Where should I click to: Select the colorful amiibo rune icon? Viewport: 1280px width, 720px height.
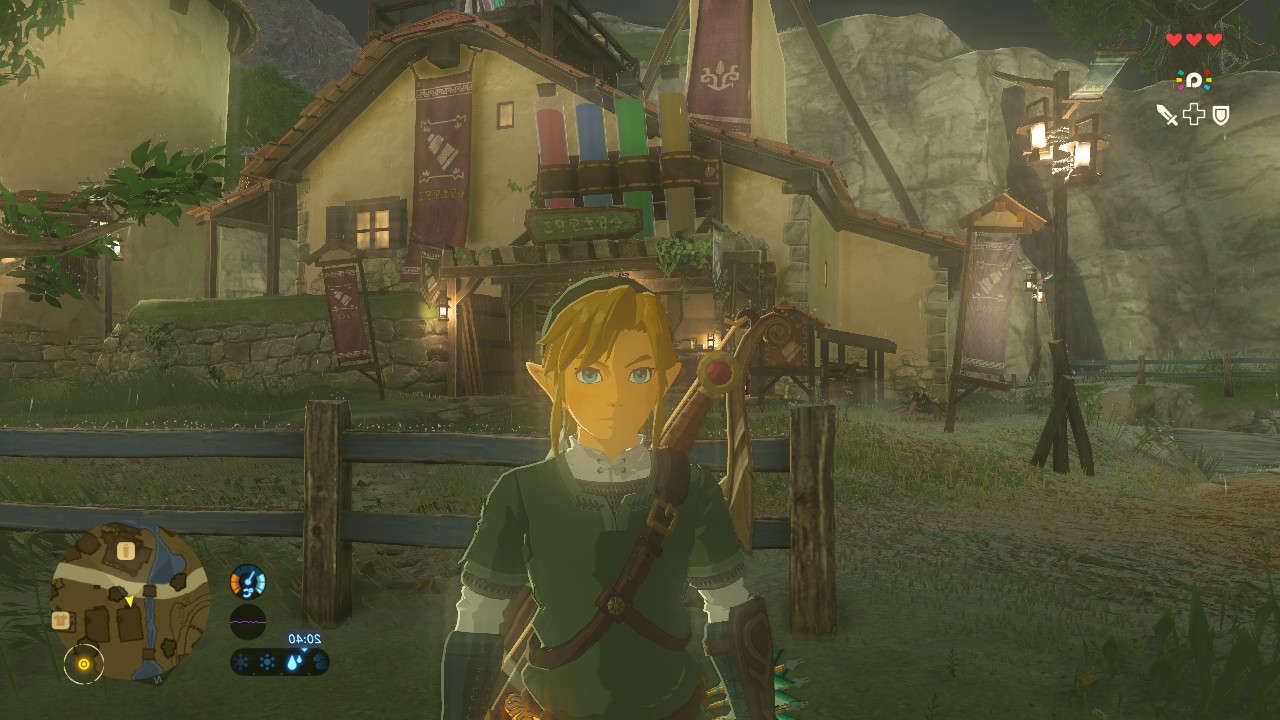point(1193,80)
